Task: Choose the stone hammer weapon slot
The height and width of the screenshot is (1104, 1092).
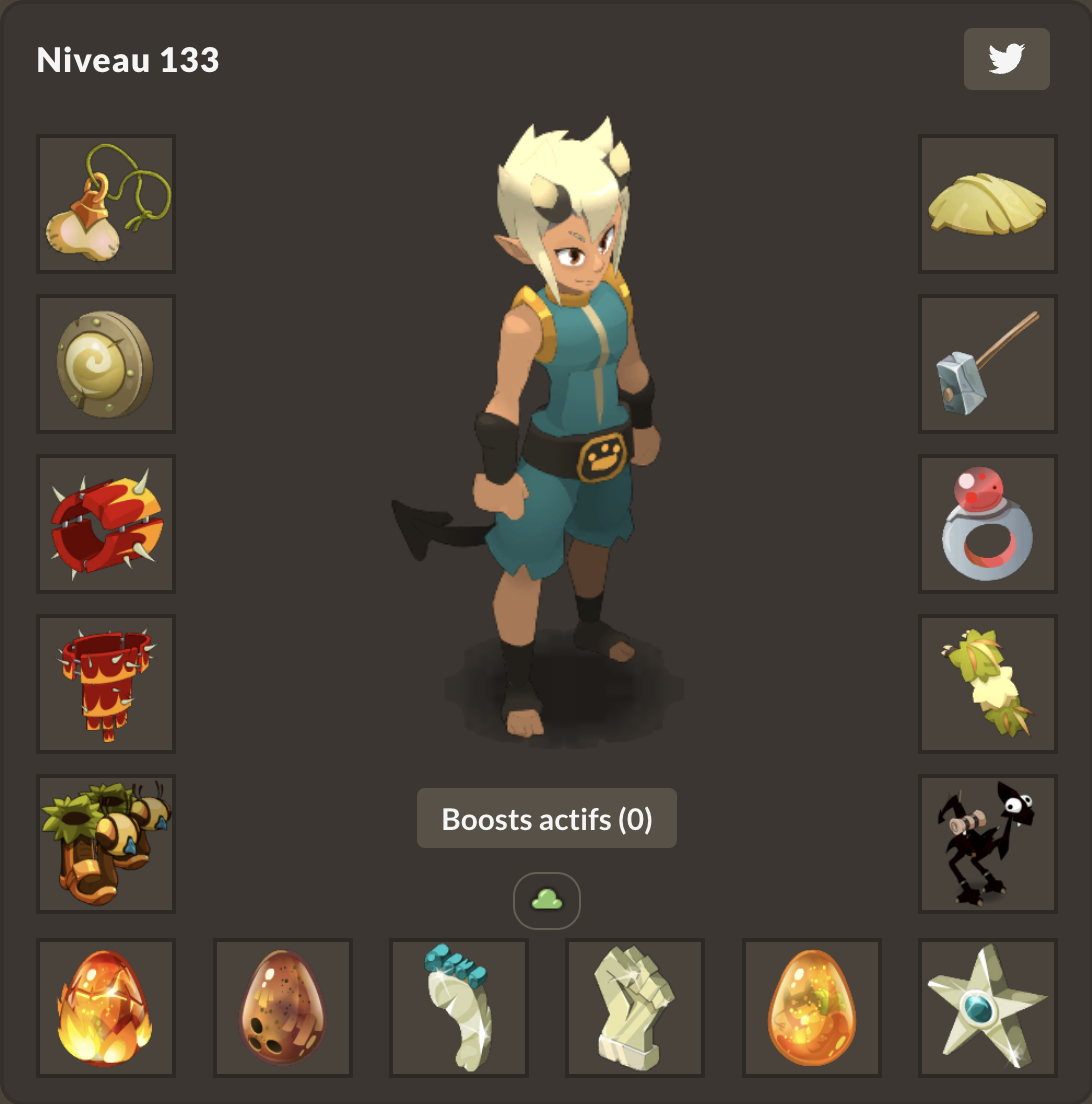Action: click(988, 364)
